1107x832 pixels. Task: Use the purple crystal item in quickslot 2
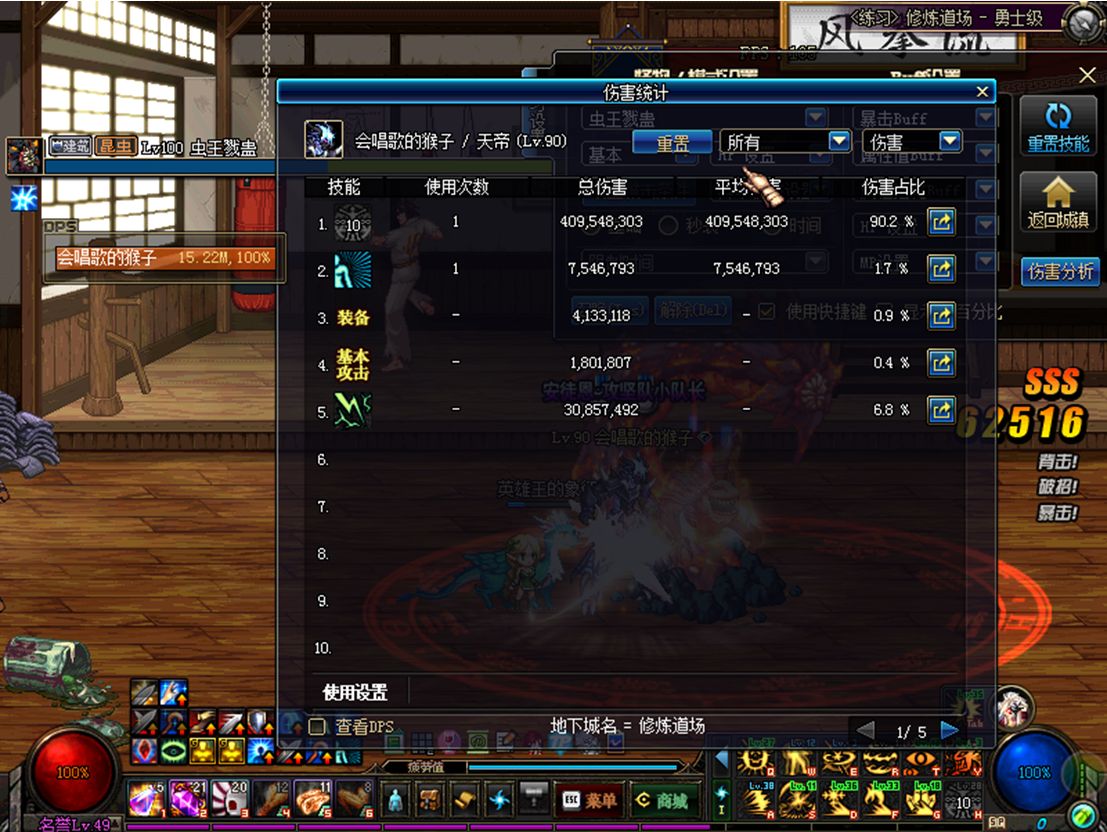coord(186,799)
